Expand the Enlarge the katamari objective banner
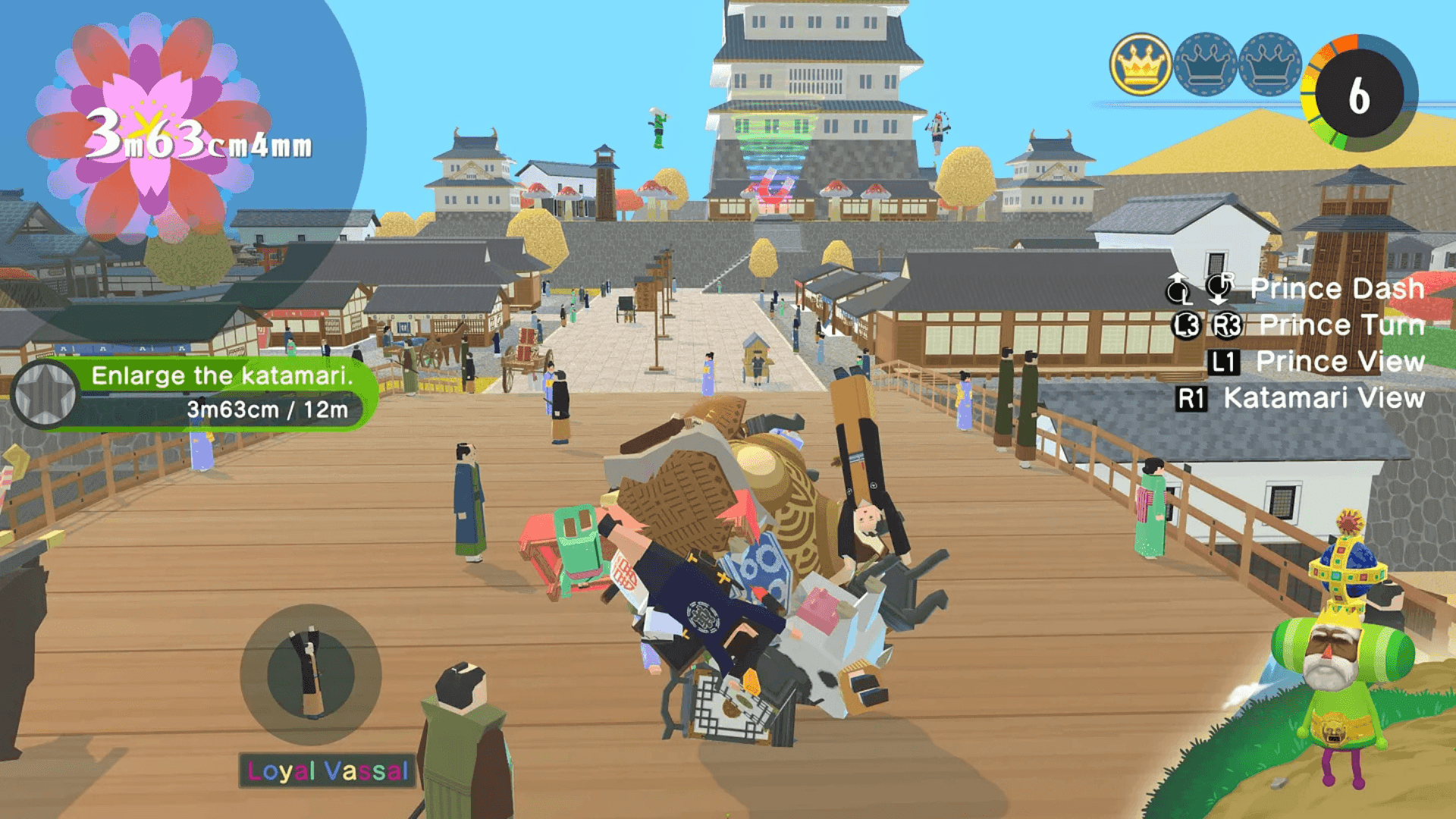Screen dimensions: 1456x819 (x=224, y=376)
